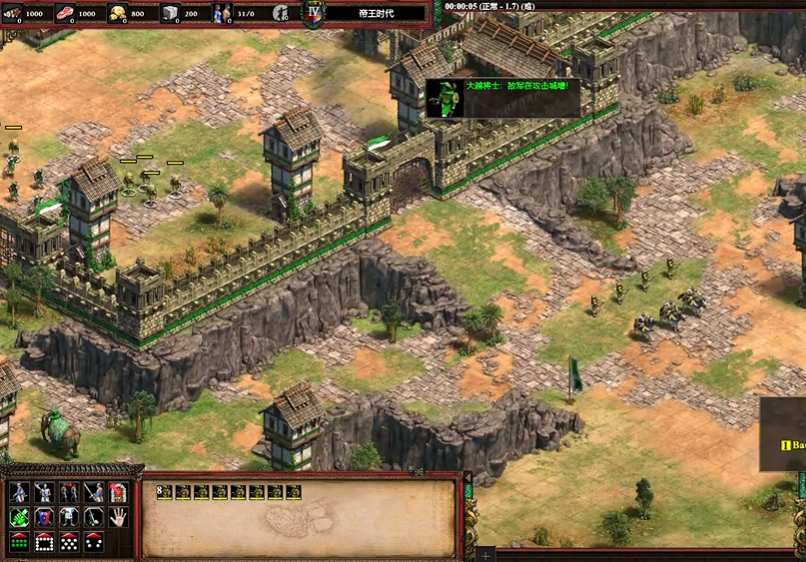Choose the staggered formation
This screenshot has width=806, height=562.
(x=68, y=542)
